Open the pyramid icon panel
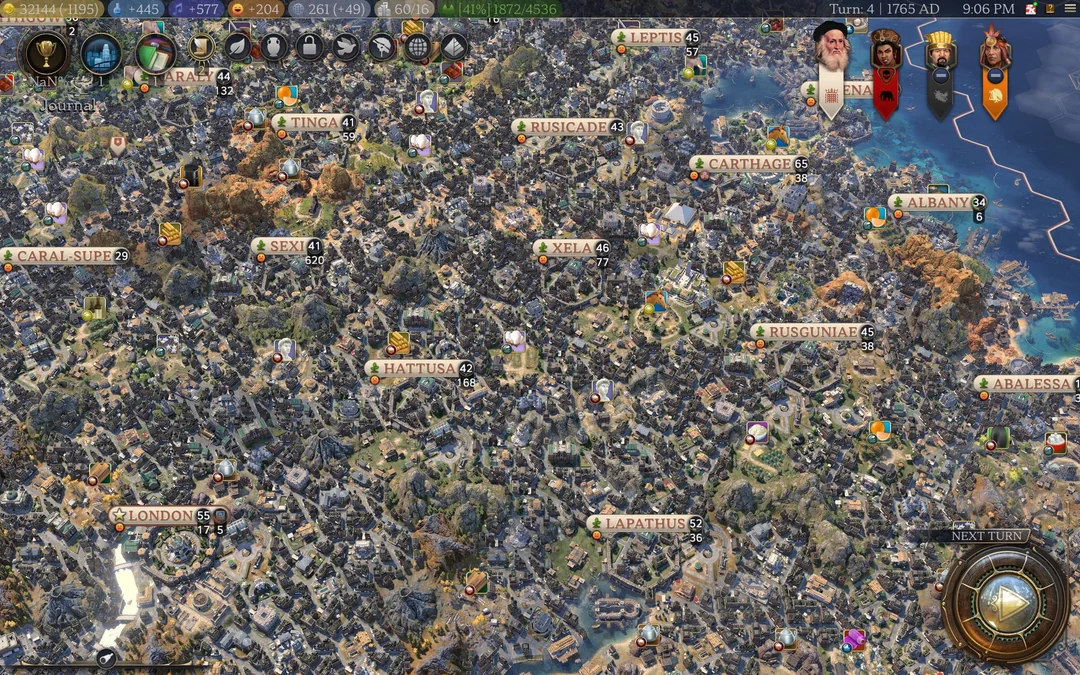1080x675 pixels. 453,46
